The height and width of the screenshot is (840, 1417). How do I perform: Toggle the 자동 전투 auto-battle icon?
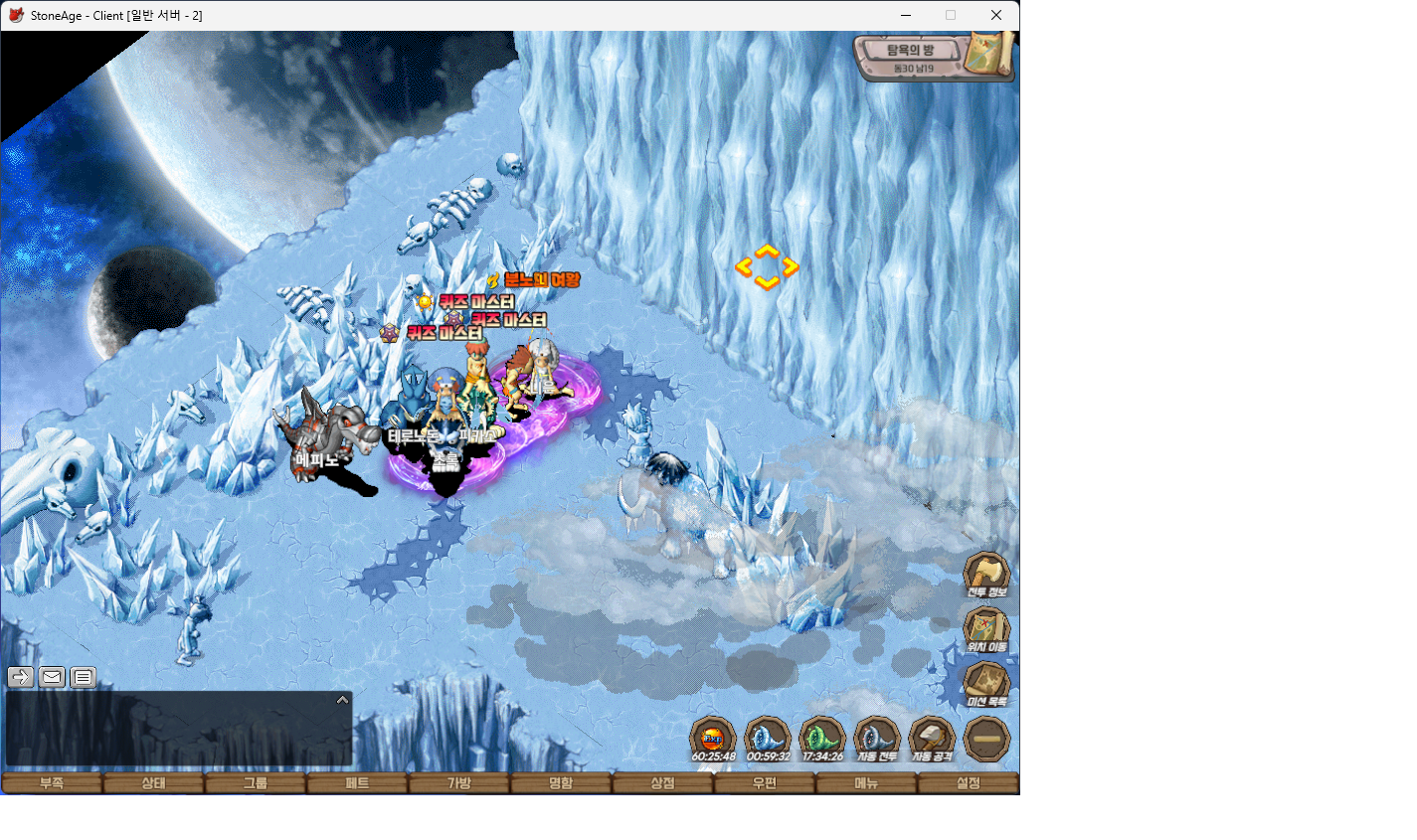pos(876,738)
